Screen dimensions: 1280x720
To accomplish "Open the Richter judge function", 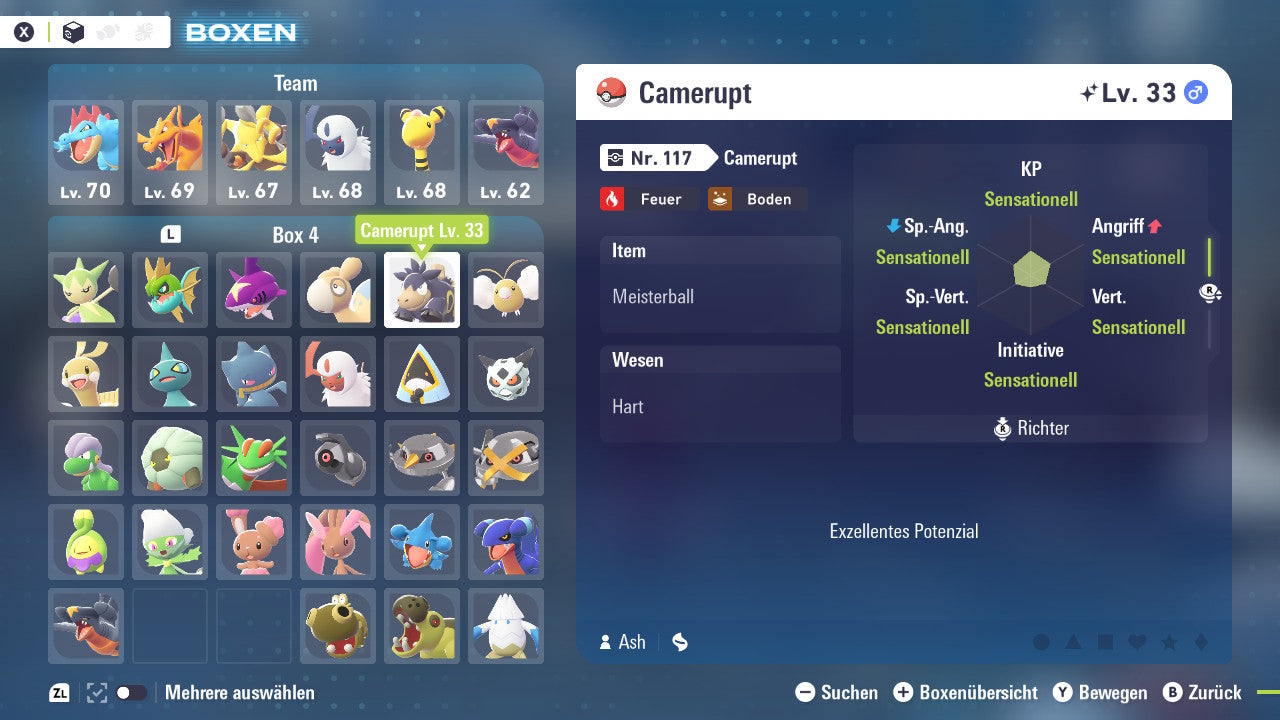I will pyautogui.click(x=1030, y=428).
